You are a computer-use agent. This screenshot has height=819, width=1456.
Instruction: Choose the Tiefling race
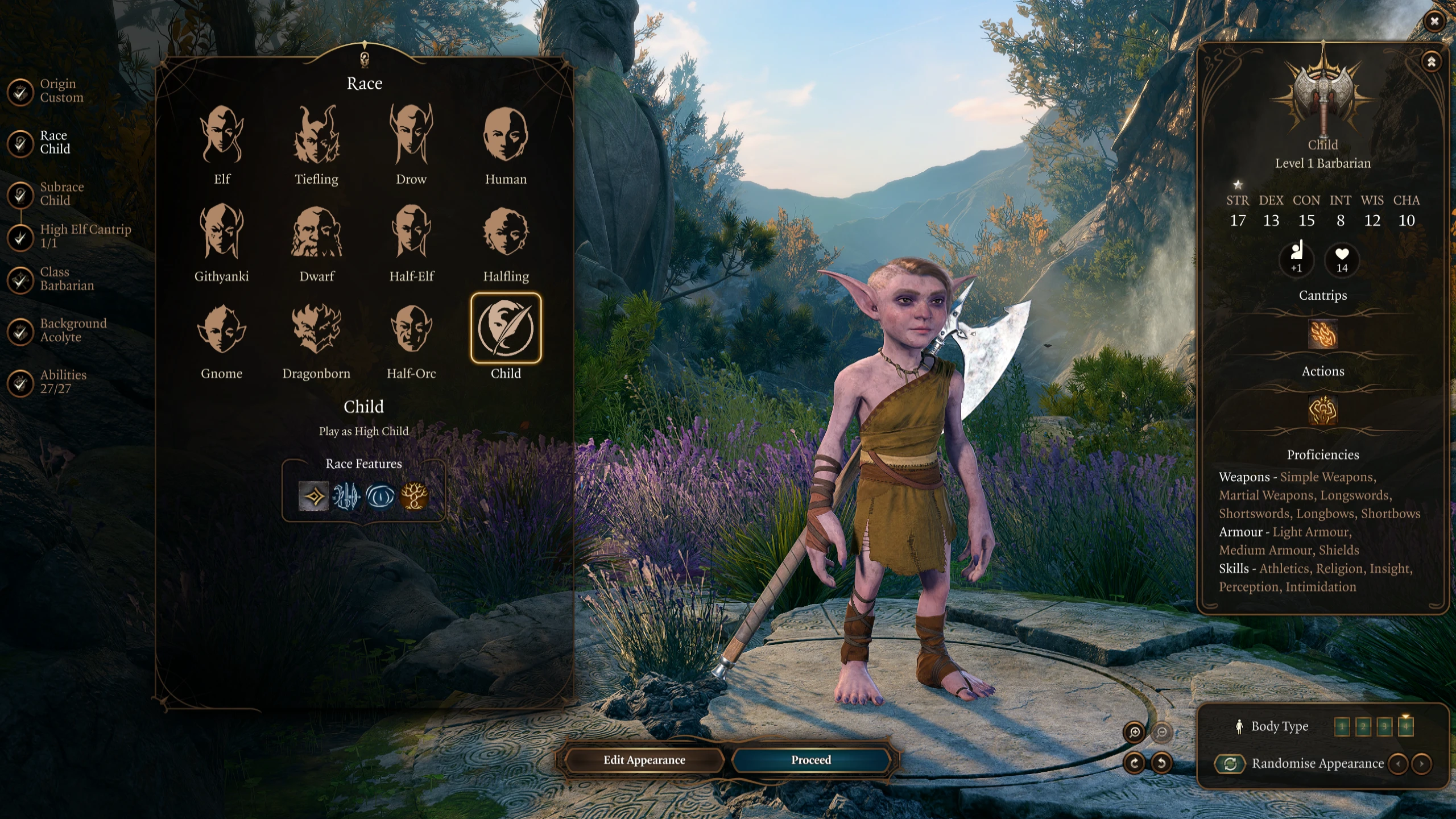point(316,135)
